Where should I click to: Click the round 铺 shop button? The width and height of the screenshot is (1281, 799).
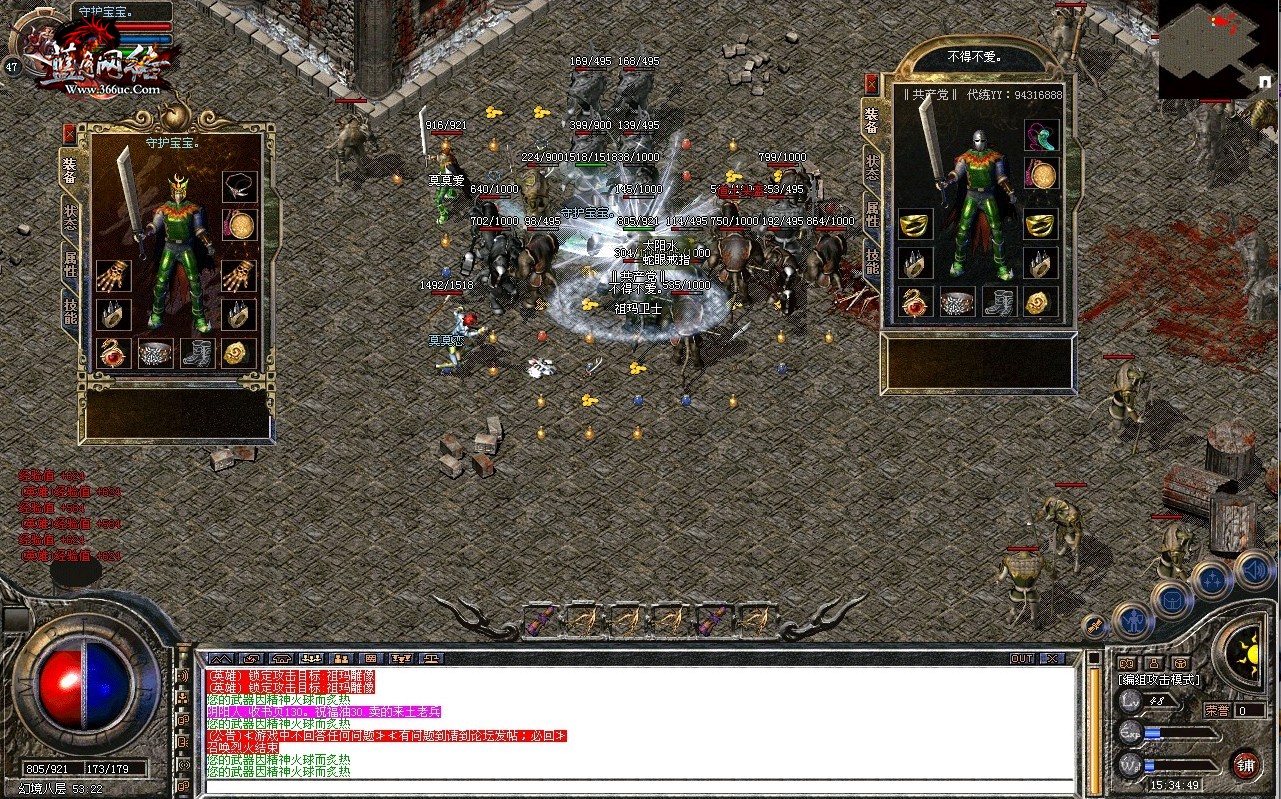tap(1245, 765)
